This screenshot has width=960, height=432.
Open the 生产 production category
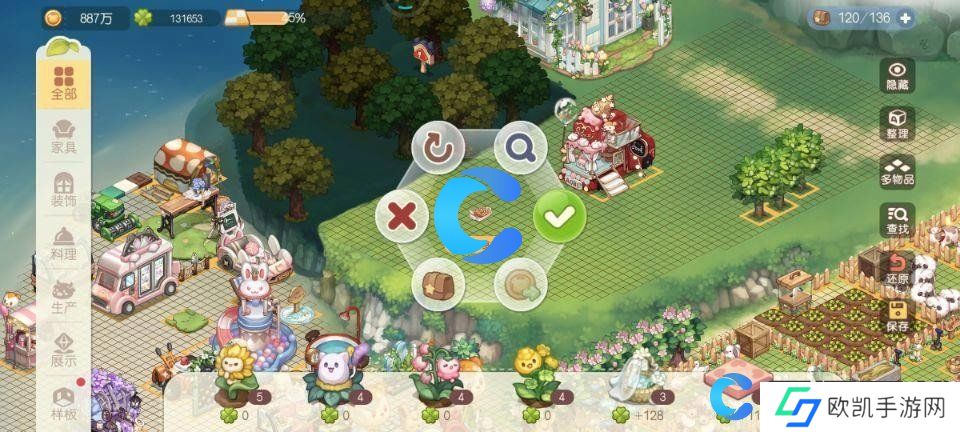[x=64, y=297]
